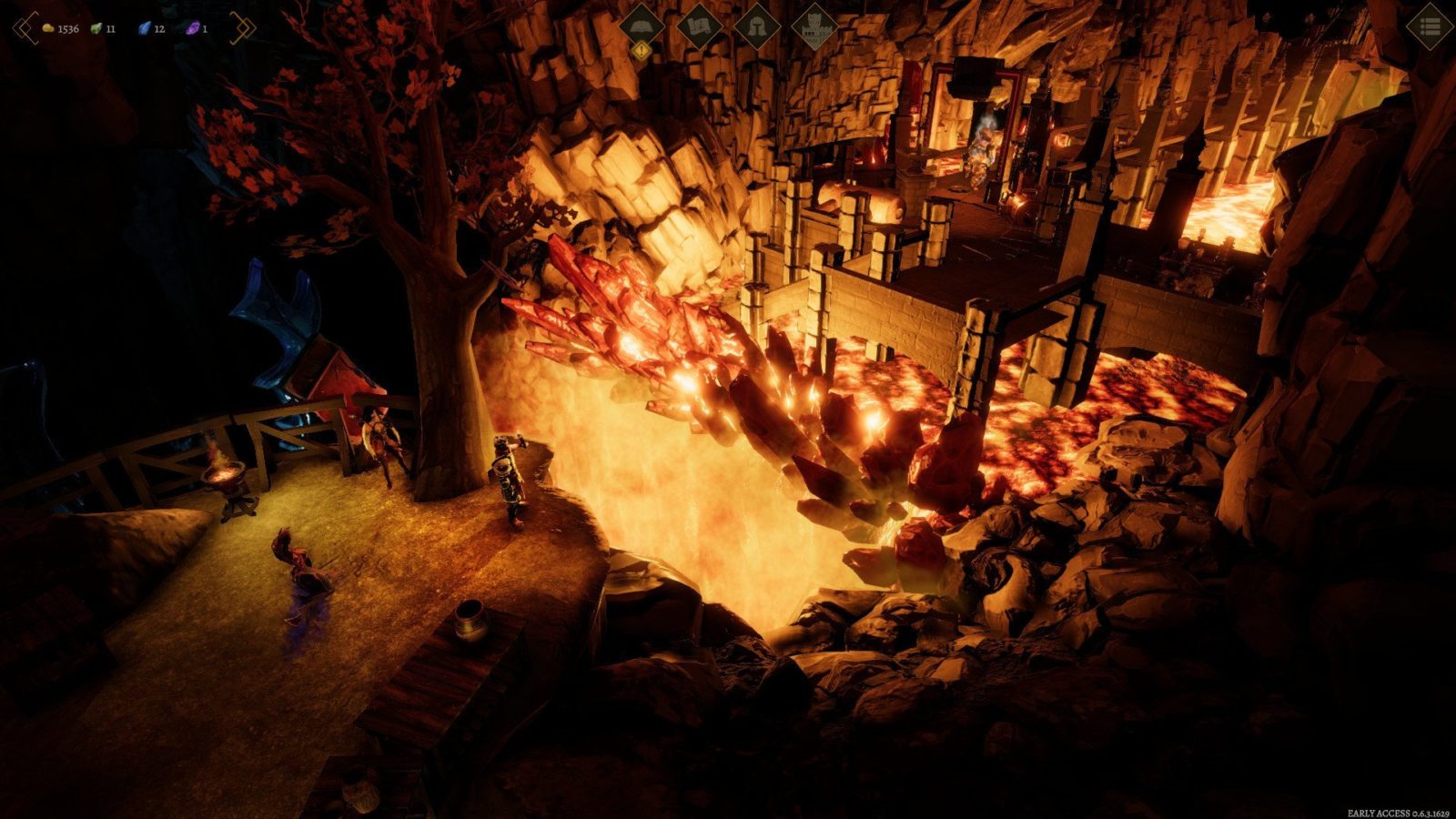The width and height of the screenshot is (1456, 819).
Task: Open the castle stronghold menu
Action: [x=814, y=27]
